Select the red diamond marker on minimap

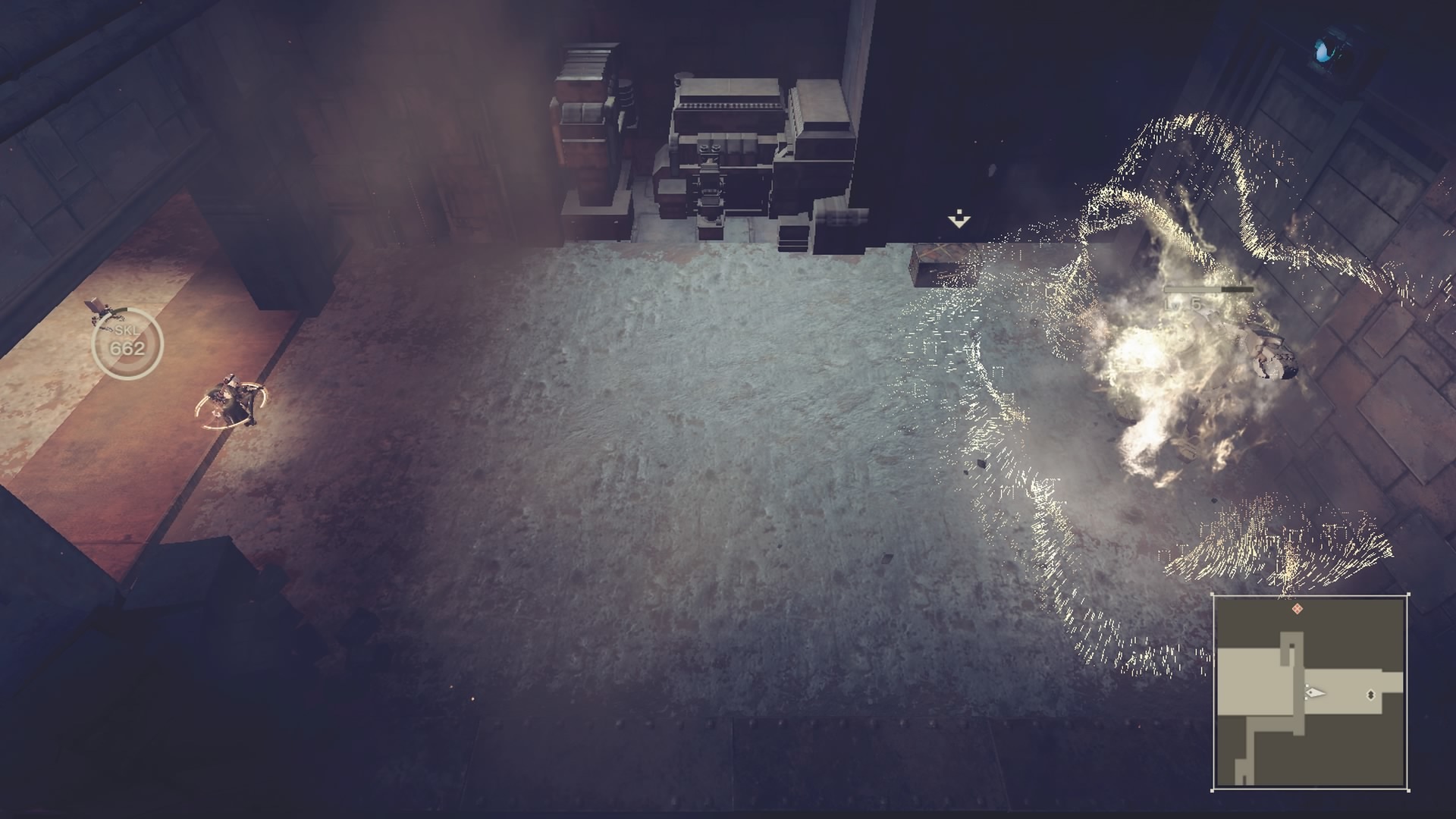tap(1298, 608)
